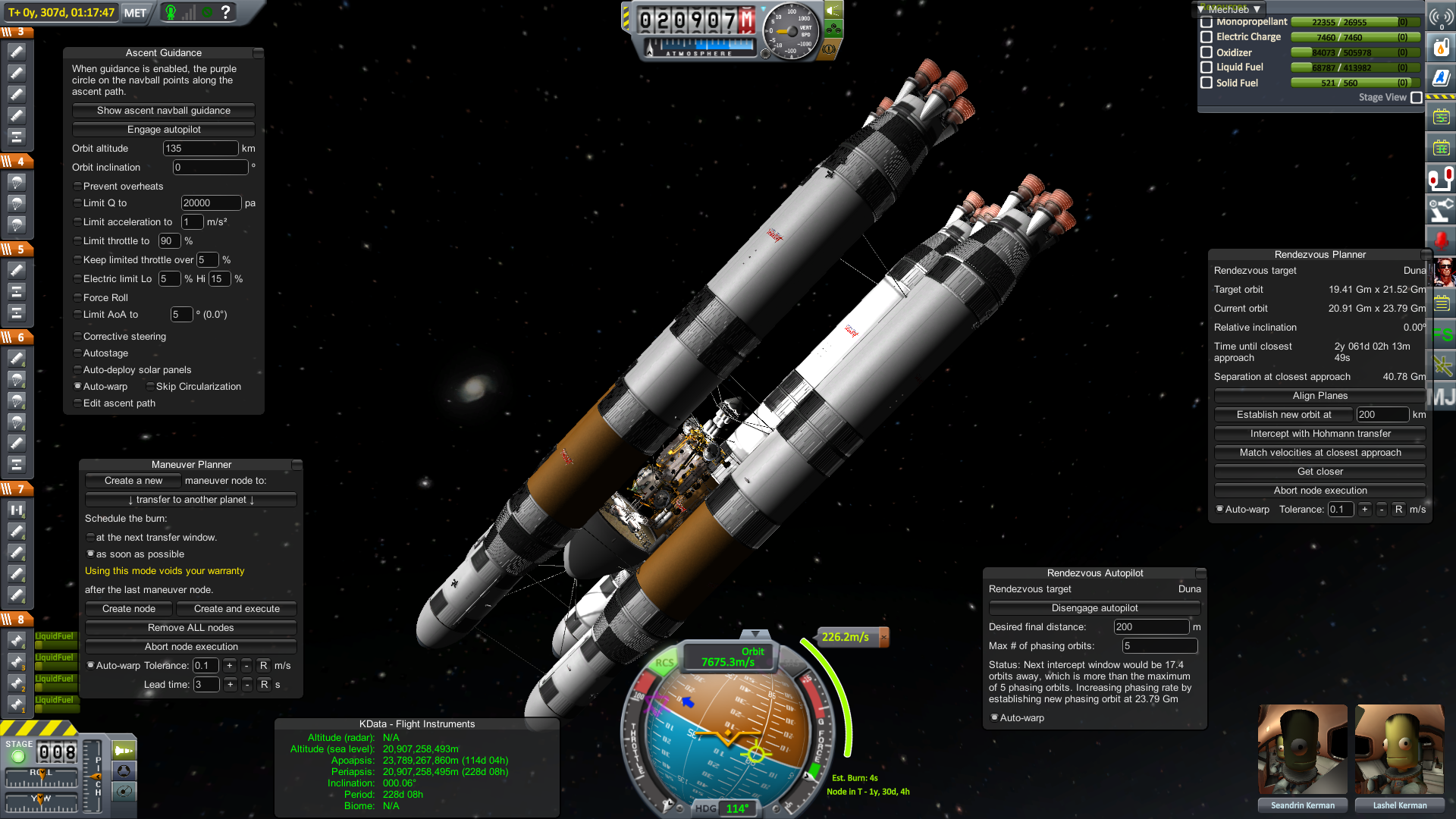Click Get closer in Rendezvous Planner
This screenshot has height=819, width=1456.
[1319, 472]
